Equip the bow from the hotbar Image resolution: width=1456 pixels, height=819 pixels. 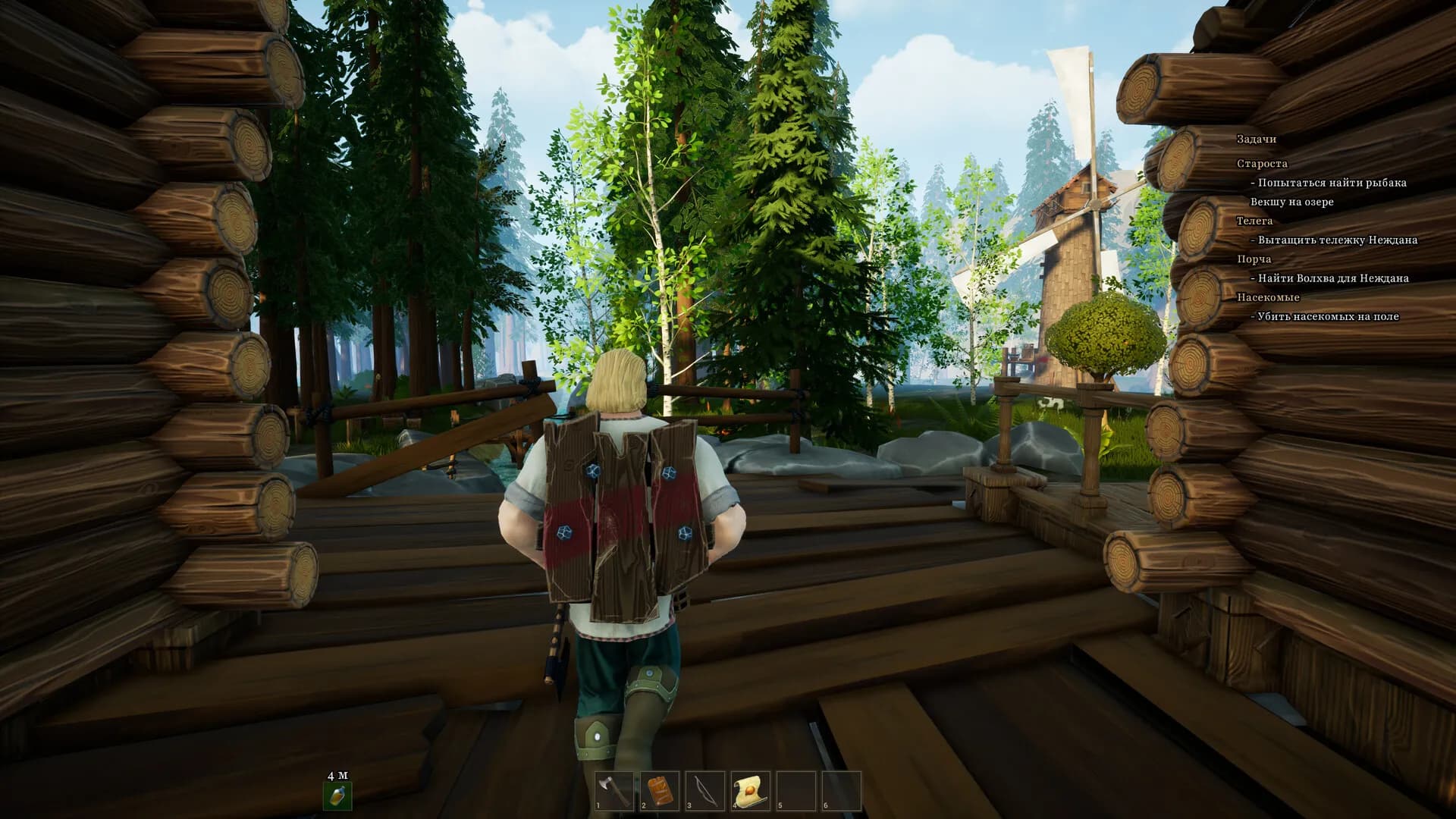705,791
